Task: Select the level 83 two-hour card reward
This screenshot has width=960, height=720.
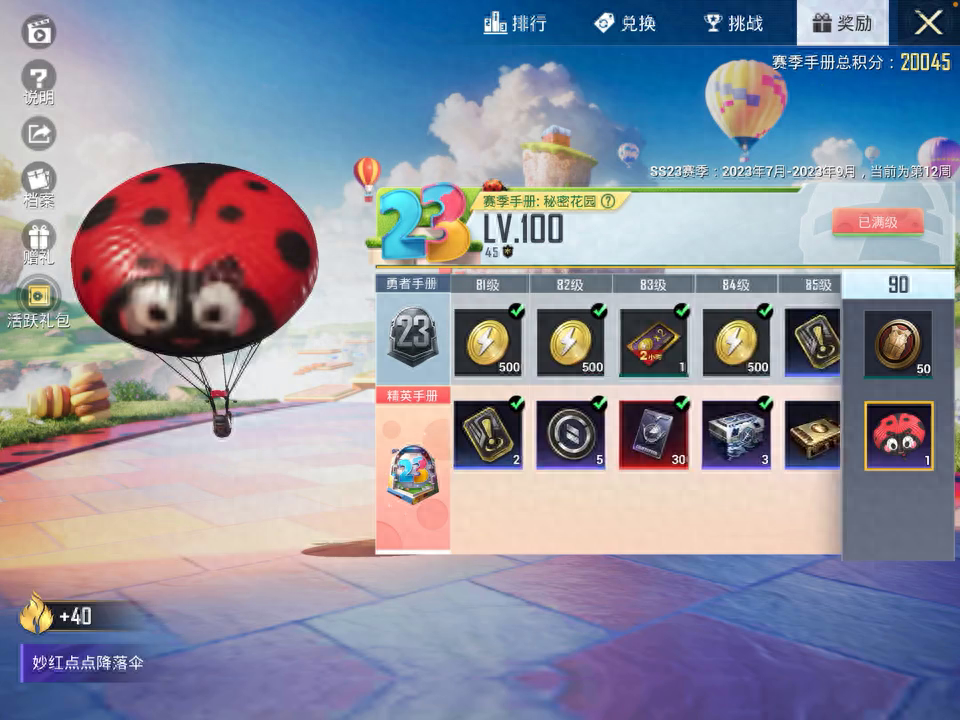Action: (x=654, y=342)
